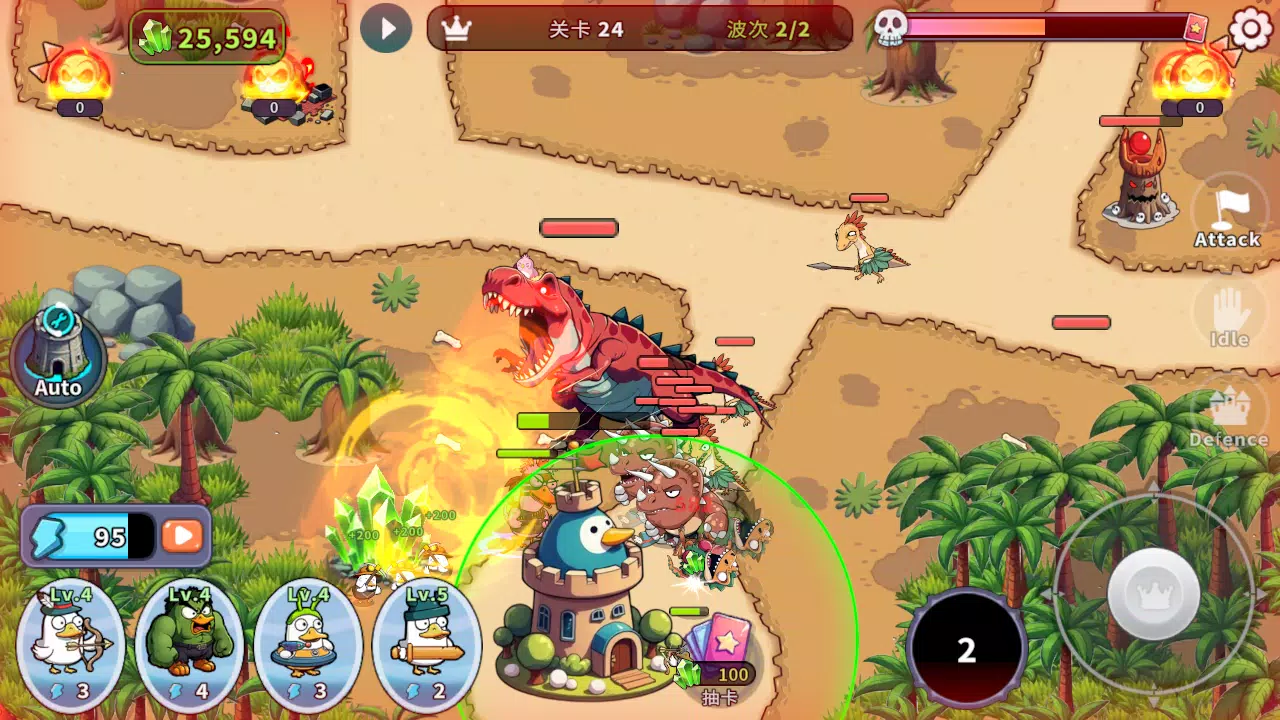
Task: Tap the play speed button
Action: pos(386,28)
